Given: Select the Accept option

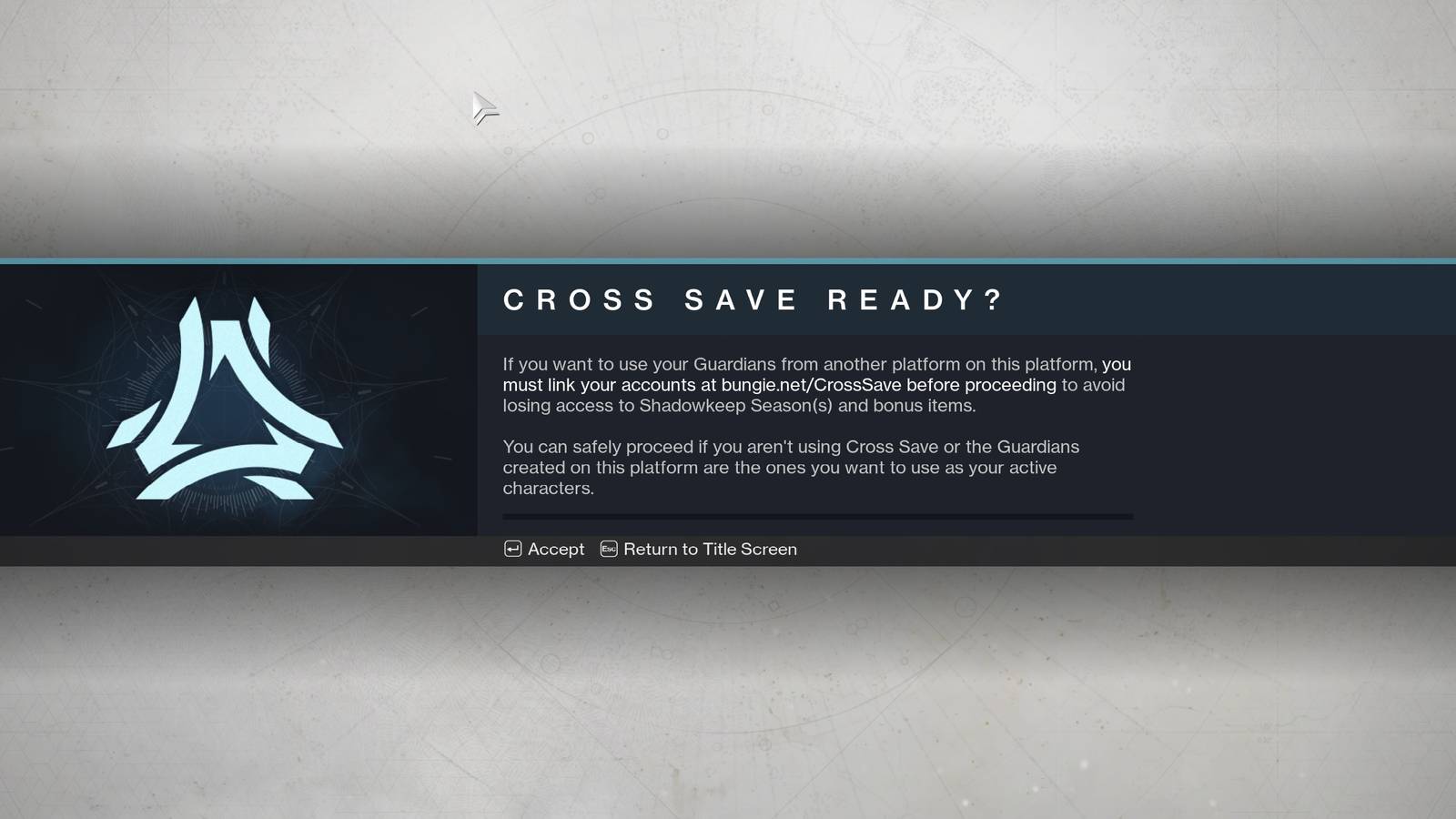Looking at the screenshot, I should pyautogui.click(x=555, y=549).
